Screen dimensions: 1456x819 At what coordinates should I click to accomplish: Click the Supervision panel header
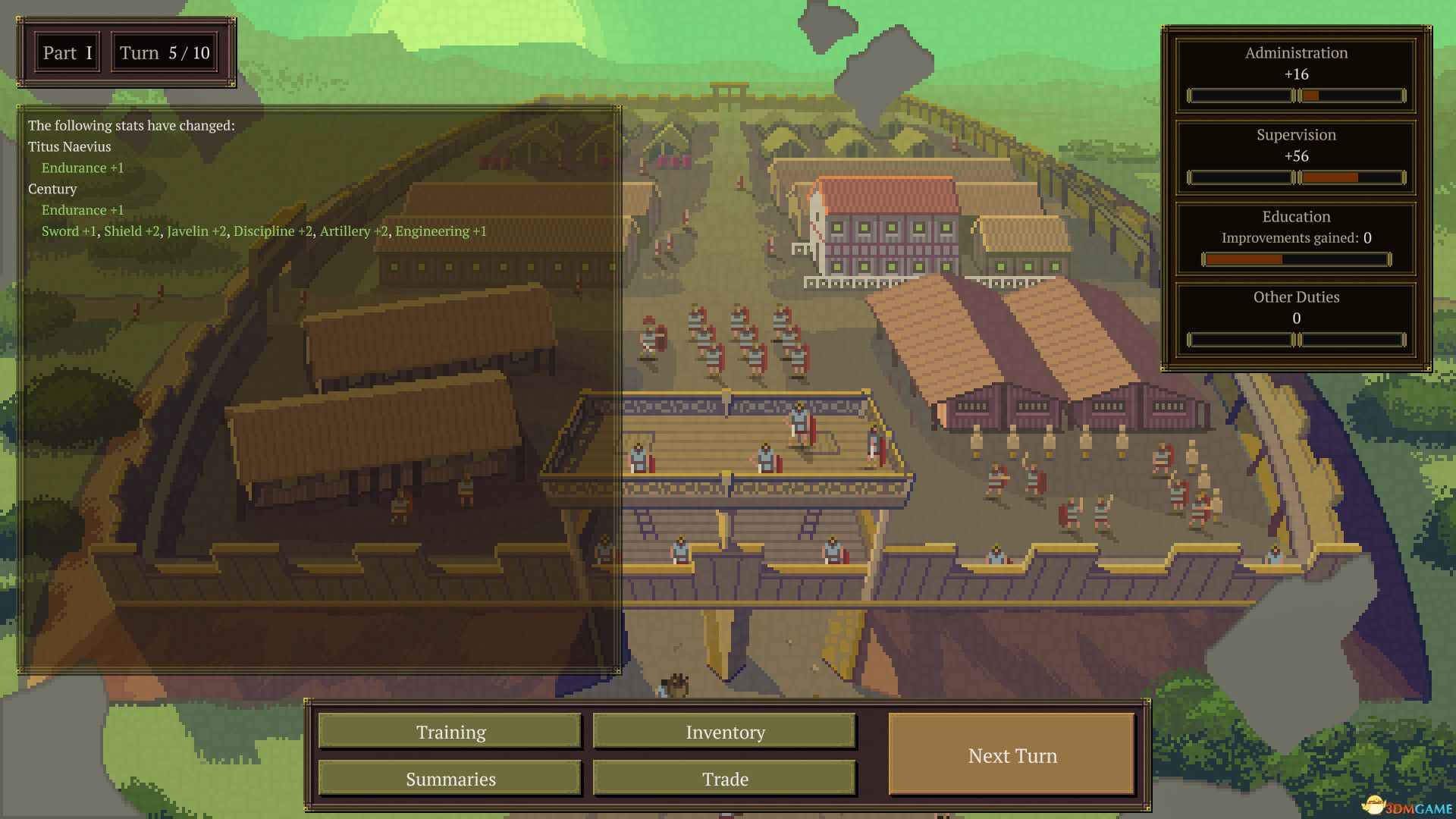pyautogui.click(x=1296, y=135)
